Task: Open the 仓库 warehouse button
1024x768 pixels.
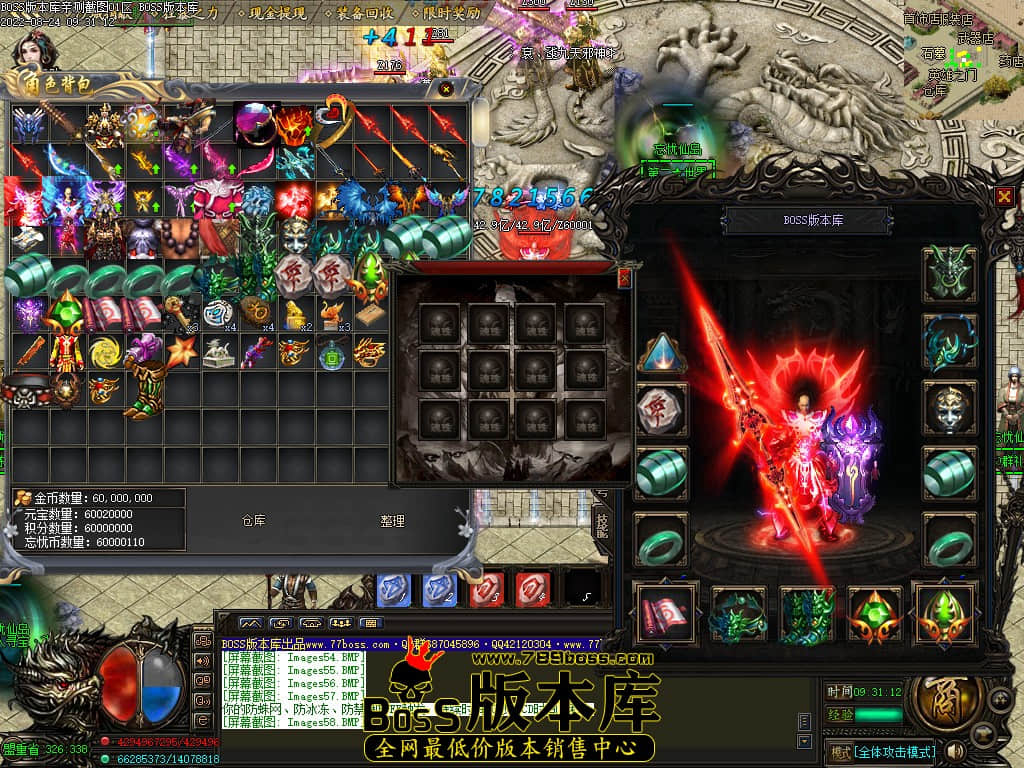Action: pyautogui.click(x=253, y=521)
